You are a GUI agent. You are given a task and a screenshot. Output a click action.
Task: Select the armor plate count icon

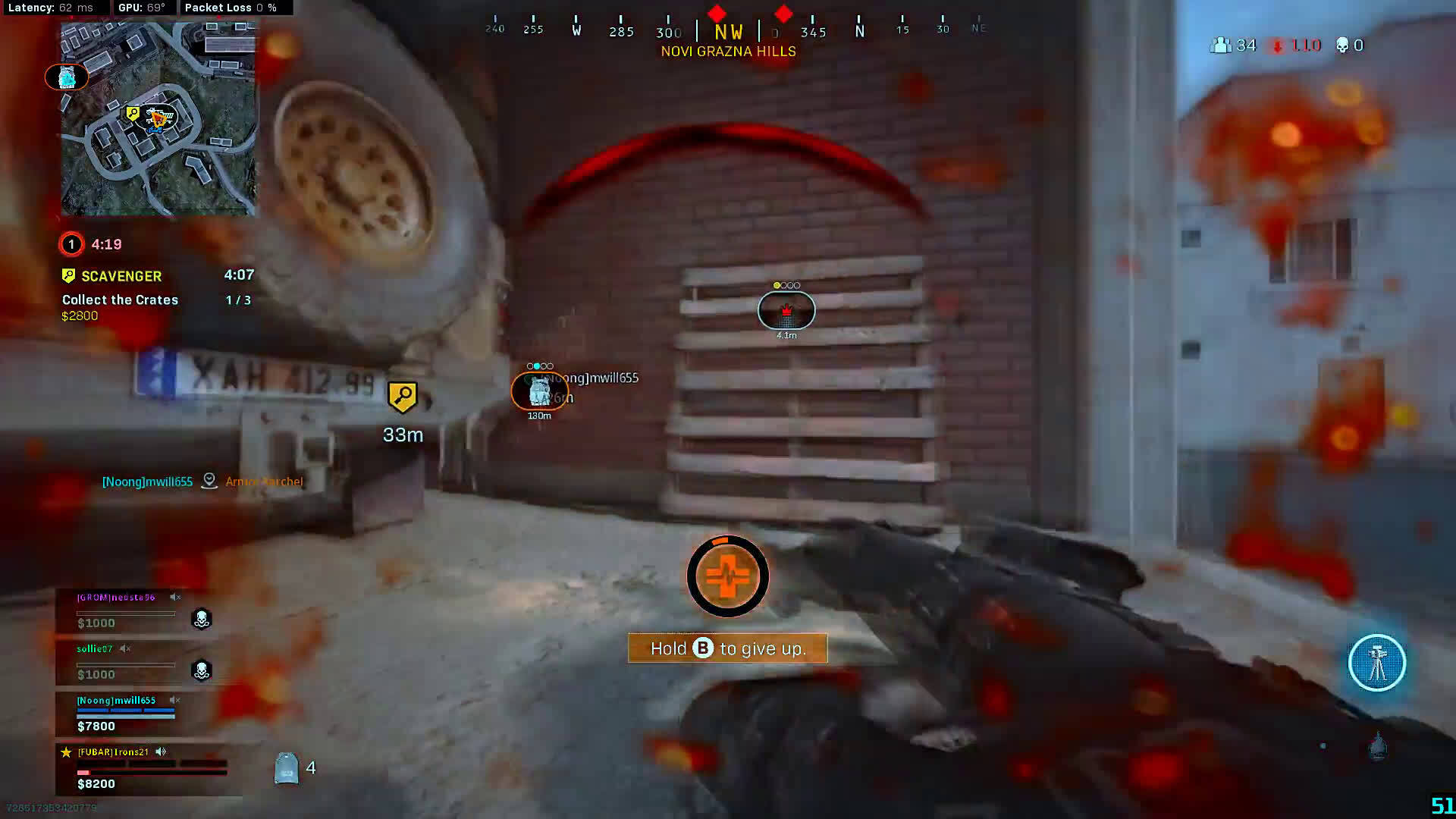coord(287,767)
